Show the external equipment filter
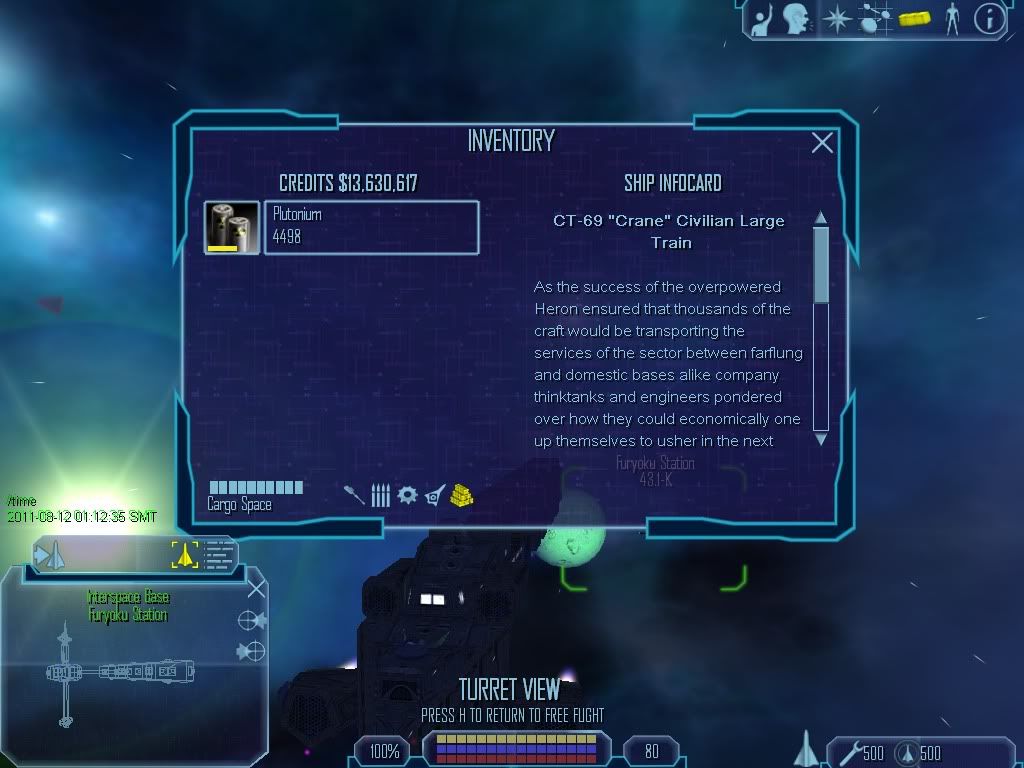This screenshot has height=768, width=1024. (434, 495)
